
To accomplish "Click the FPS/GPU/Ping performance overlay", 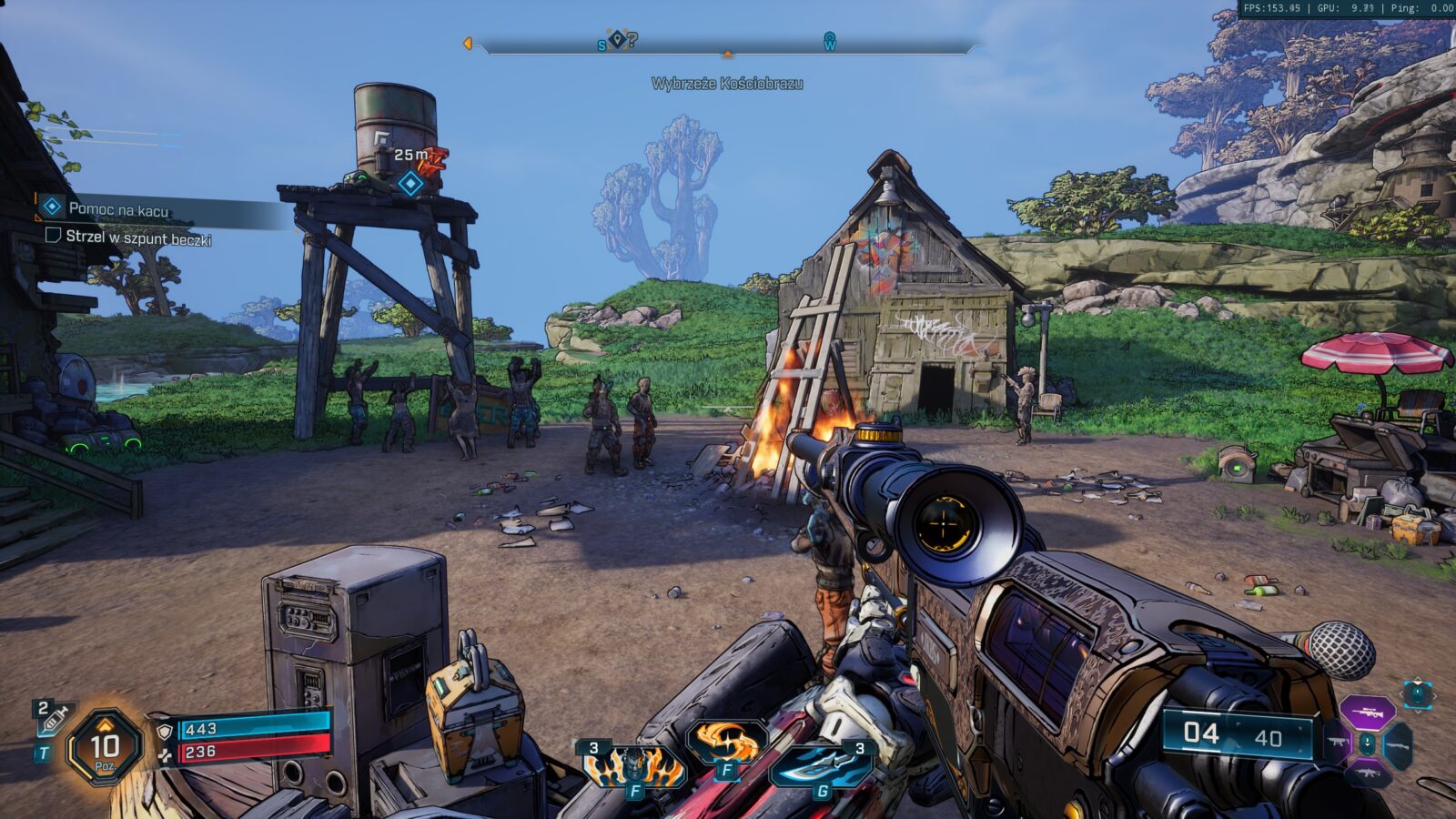I will click(1348, 8).
